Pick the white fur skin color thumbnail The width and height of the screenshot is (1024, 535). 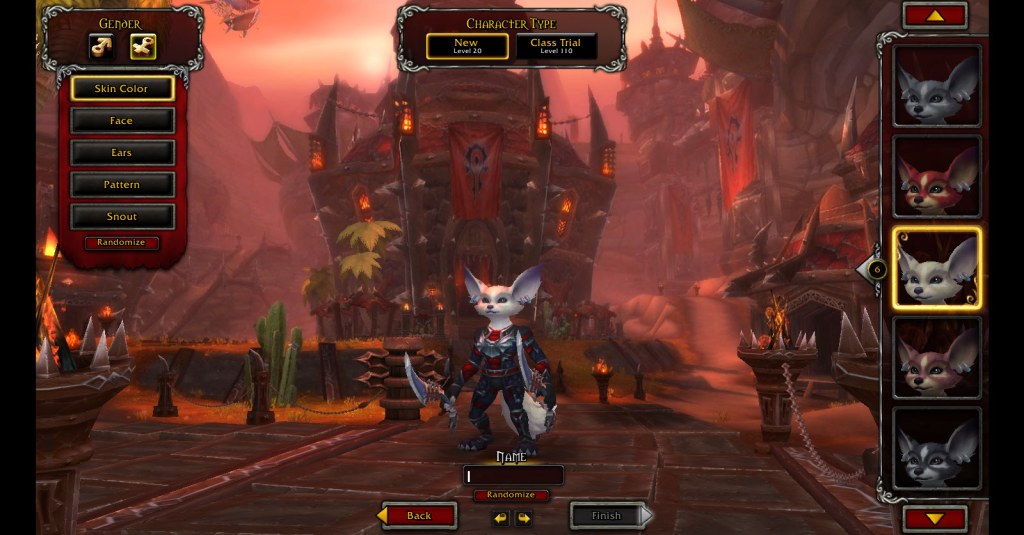point(937,268)
